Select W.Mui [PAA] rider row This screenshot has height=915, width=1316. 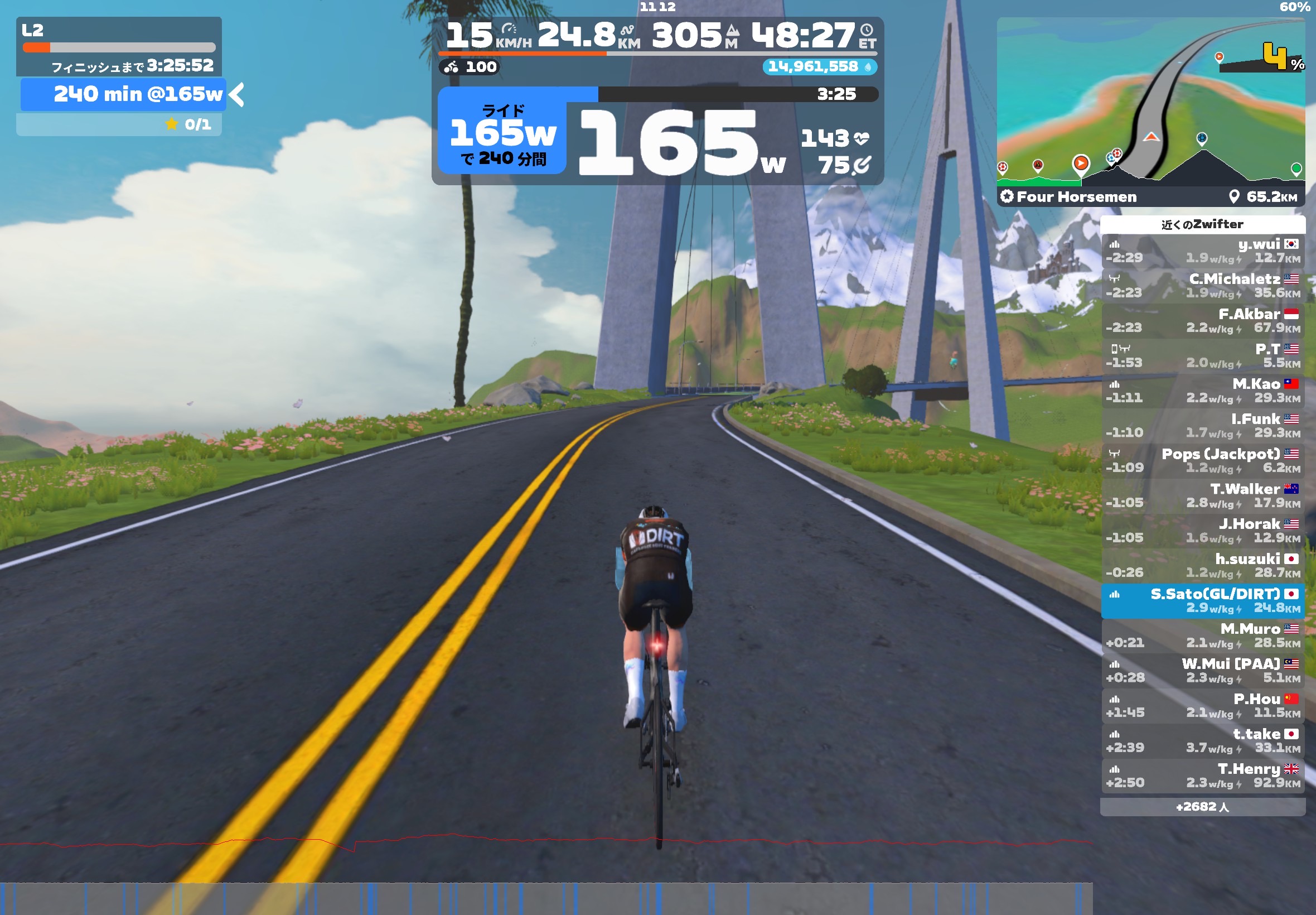pyautogui.click(x=1202, y=670)
